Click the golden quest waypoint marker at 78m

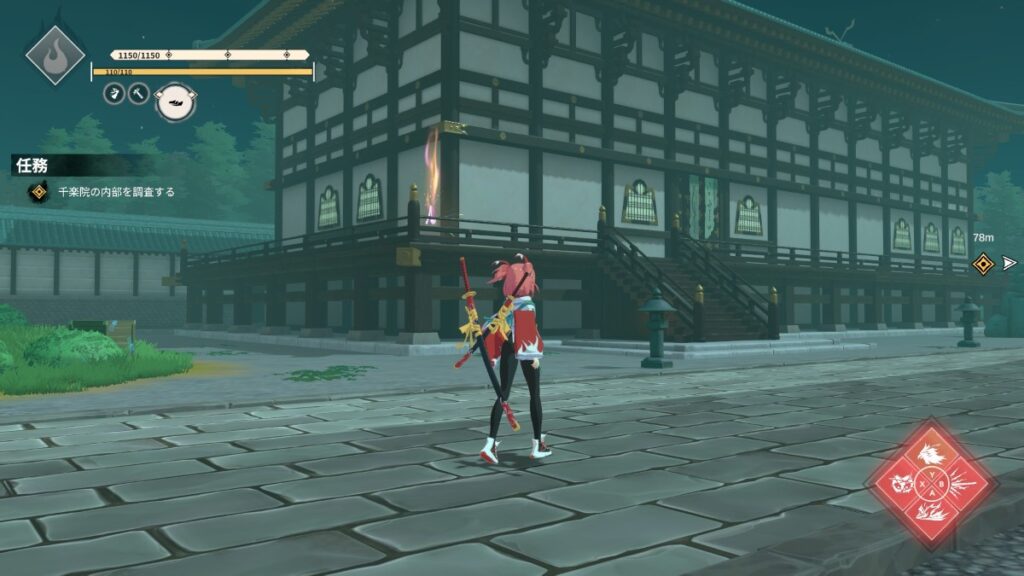click(x=983, y=263)
